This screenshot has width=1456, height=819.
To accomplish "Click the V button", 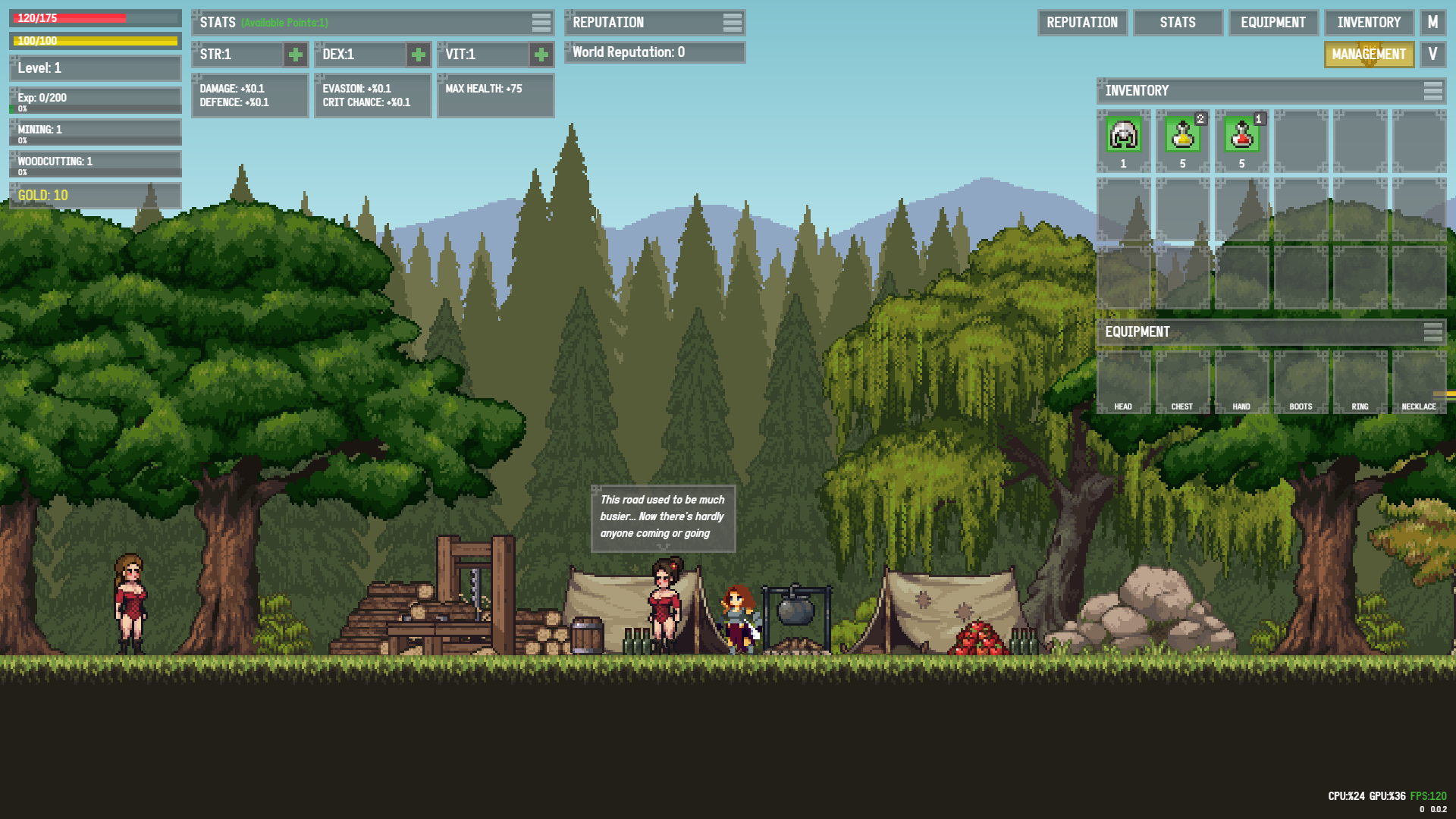I will click(x=1432, y=55).
